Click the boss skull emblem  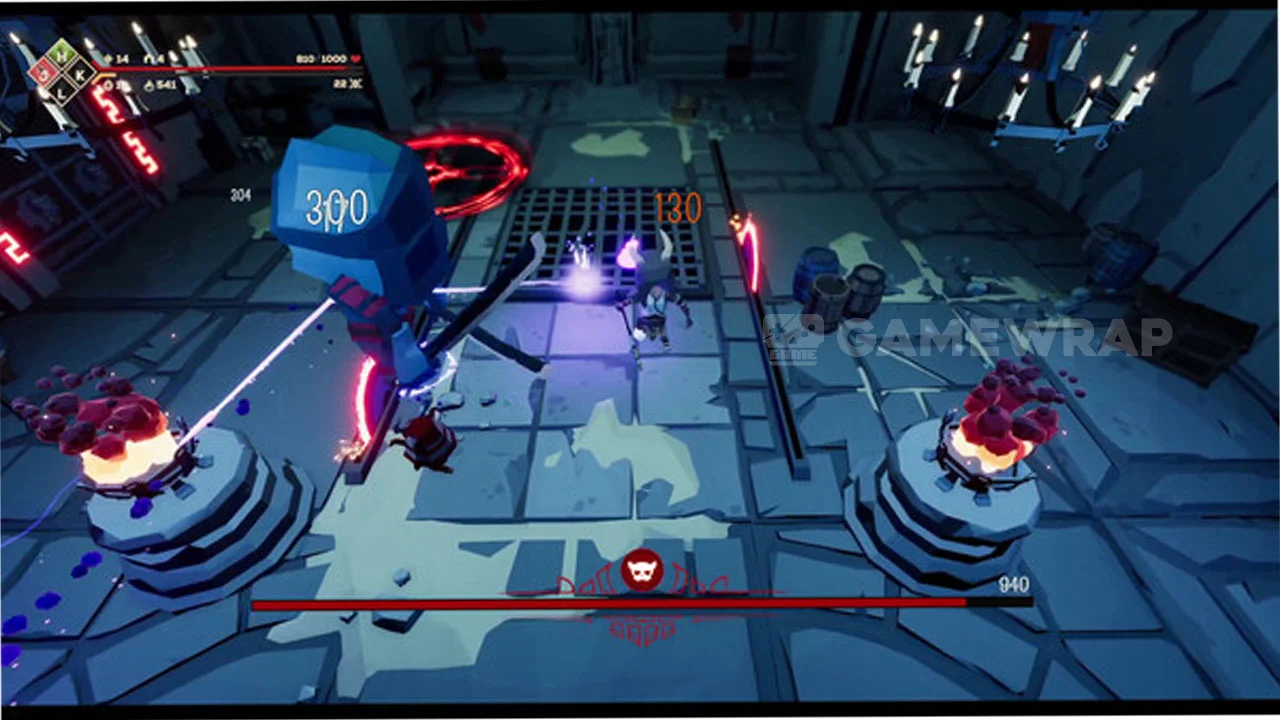click(x=640, y=570)
